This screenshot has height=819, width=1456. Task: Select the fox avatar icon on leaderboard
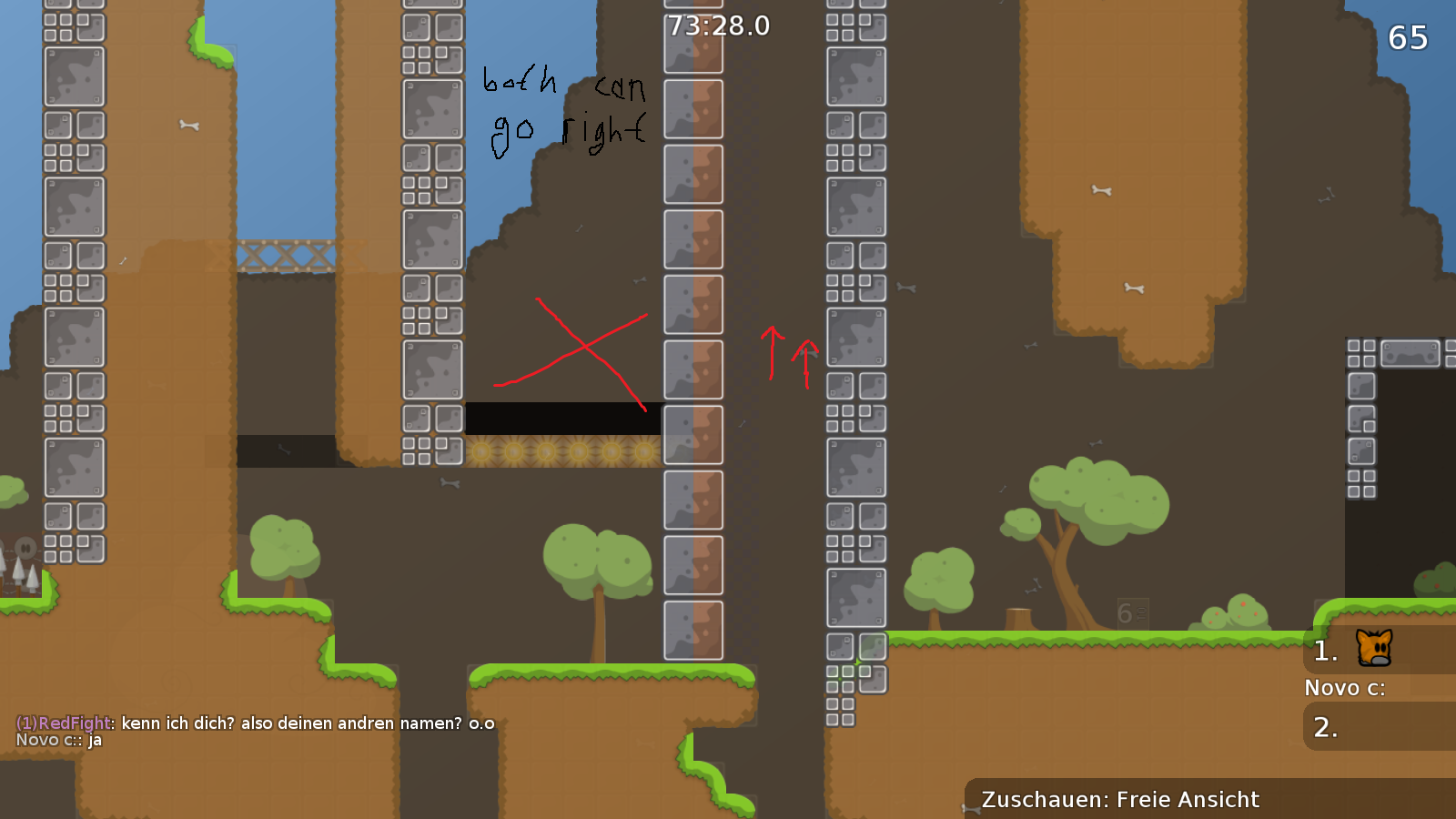click(1375, 648)
